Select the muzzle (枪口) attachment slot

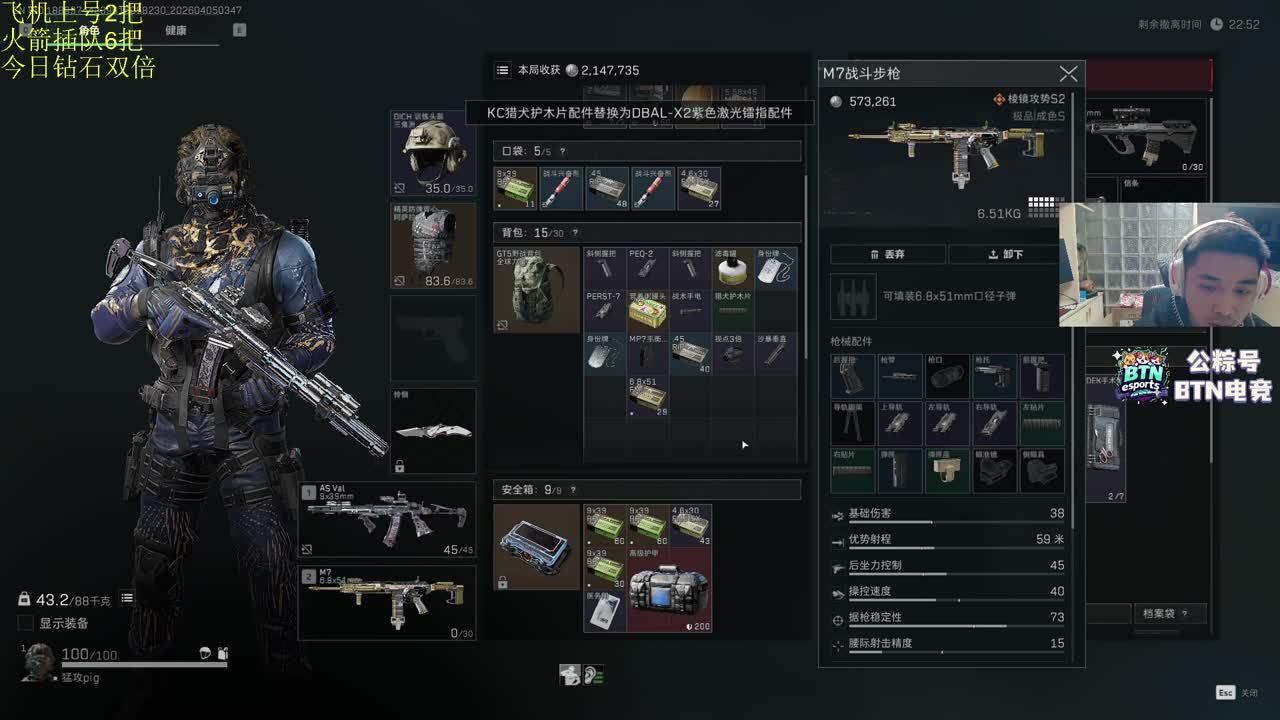948,377
